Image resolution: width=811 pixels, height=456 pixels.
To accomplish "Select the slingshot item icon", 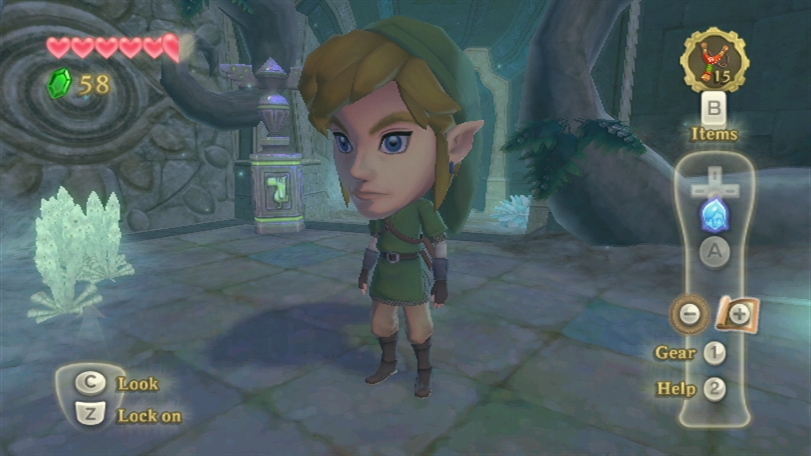I will pos(713,59).
